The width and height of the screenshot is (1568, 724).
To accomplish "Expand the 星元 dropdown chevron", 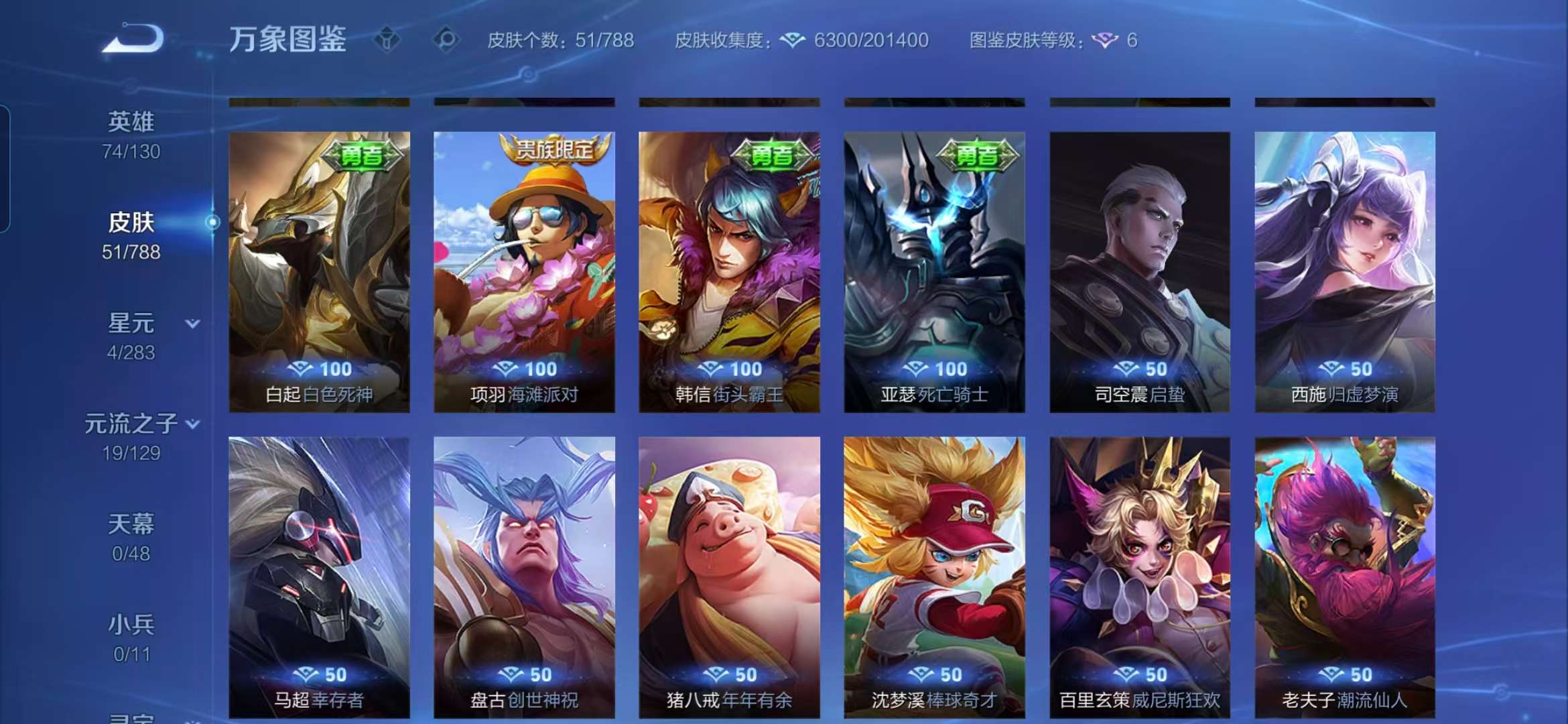I will coord(193,322).
